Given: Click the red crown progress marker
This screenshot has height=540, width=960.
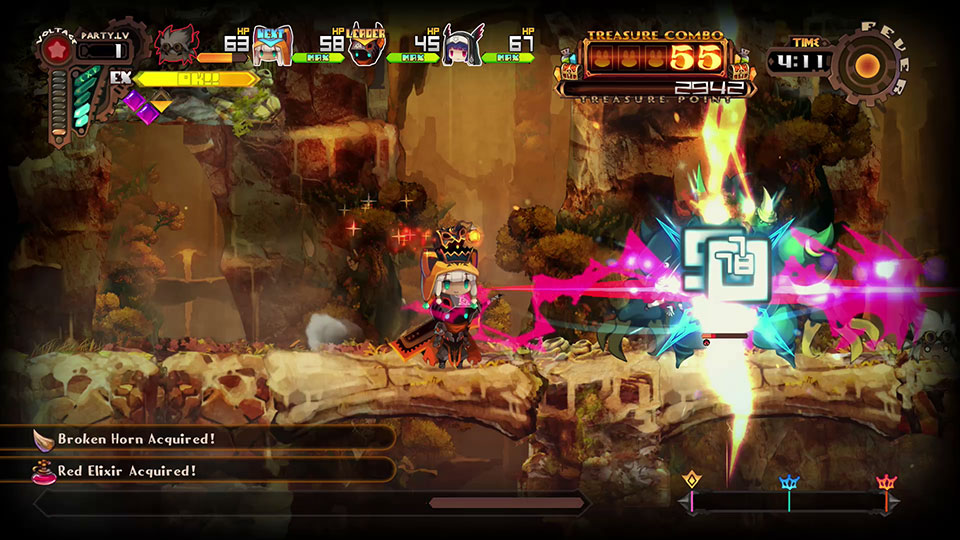Looking at the screenshot, I should (885, 483).
